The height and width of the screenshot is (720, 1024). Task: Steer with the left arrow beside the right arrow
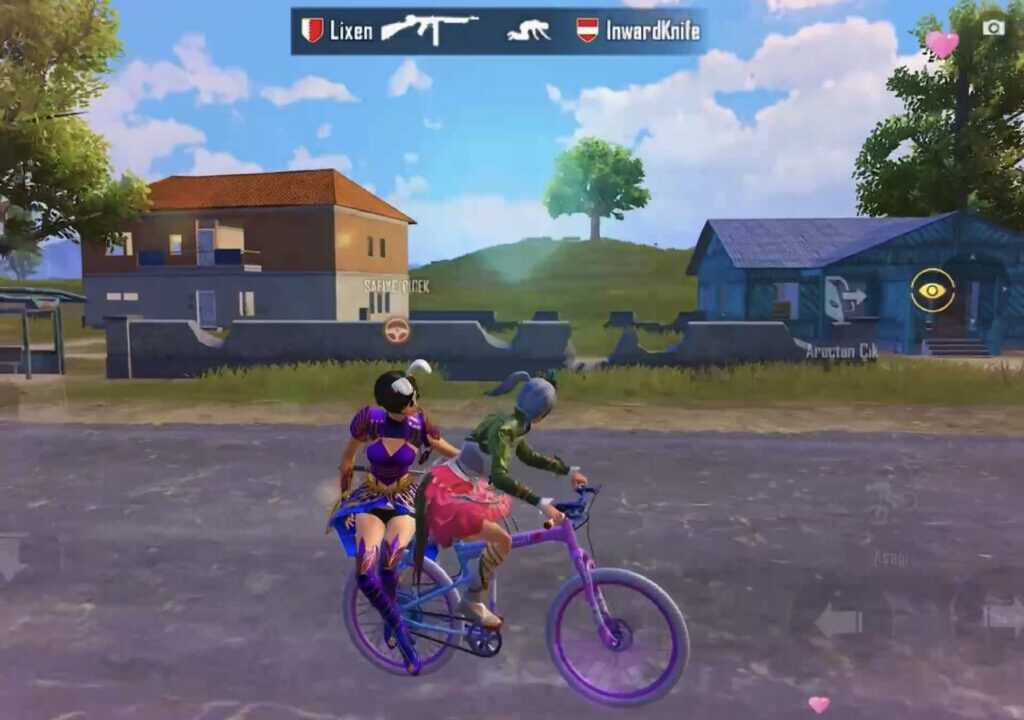[838, 620]
